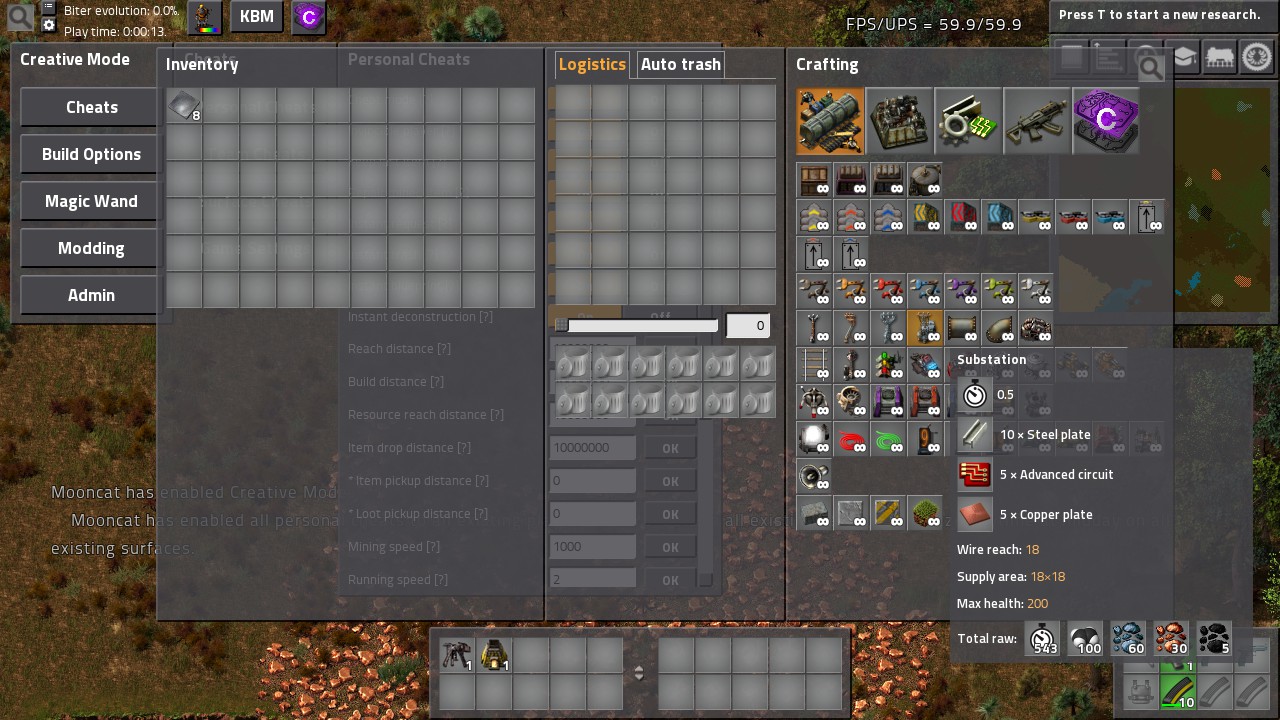Viewport: 1280px width, 720px height.
Task: Choose the Production crafting category
Action: coord(899,121)
